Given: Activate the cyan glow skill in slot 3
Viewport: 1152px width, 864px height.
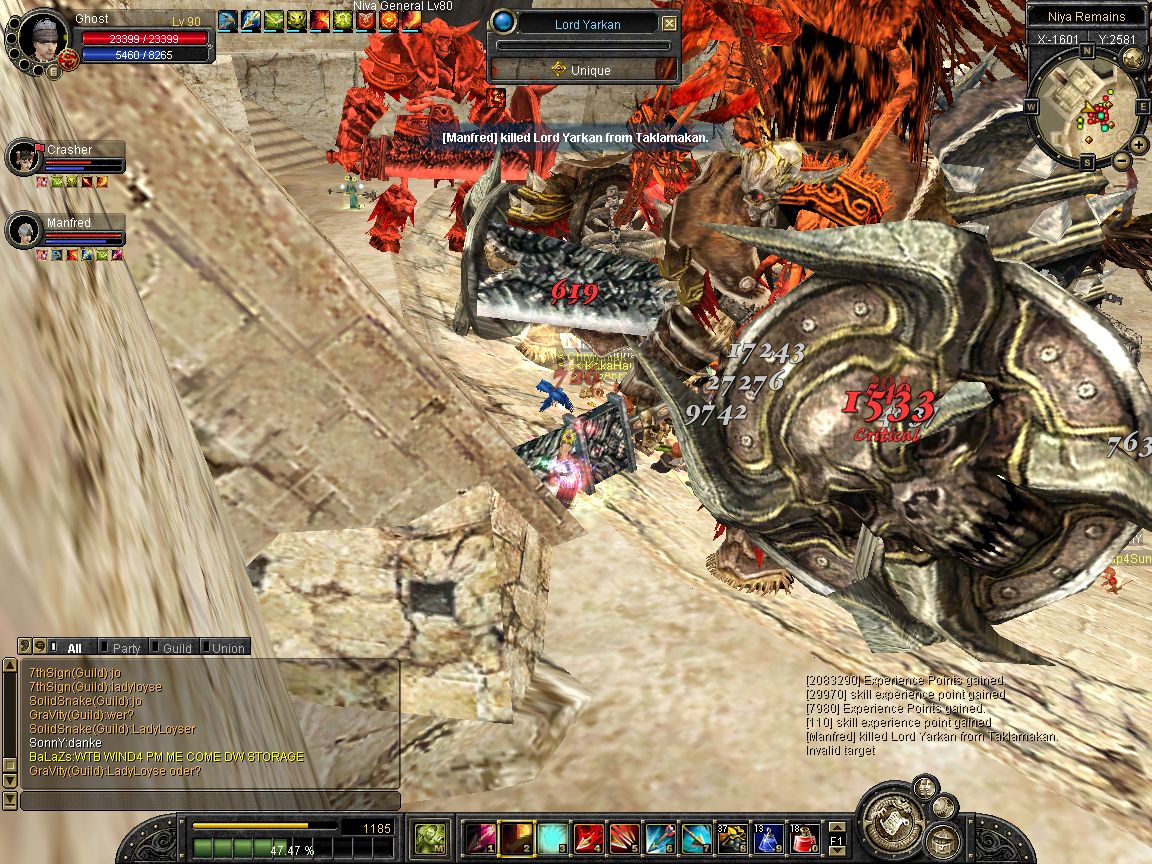Looking at the screenshot, I should click(553, 837).
